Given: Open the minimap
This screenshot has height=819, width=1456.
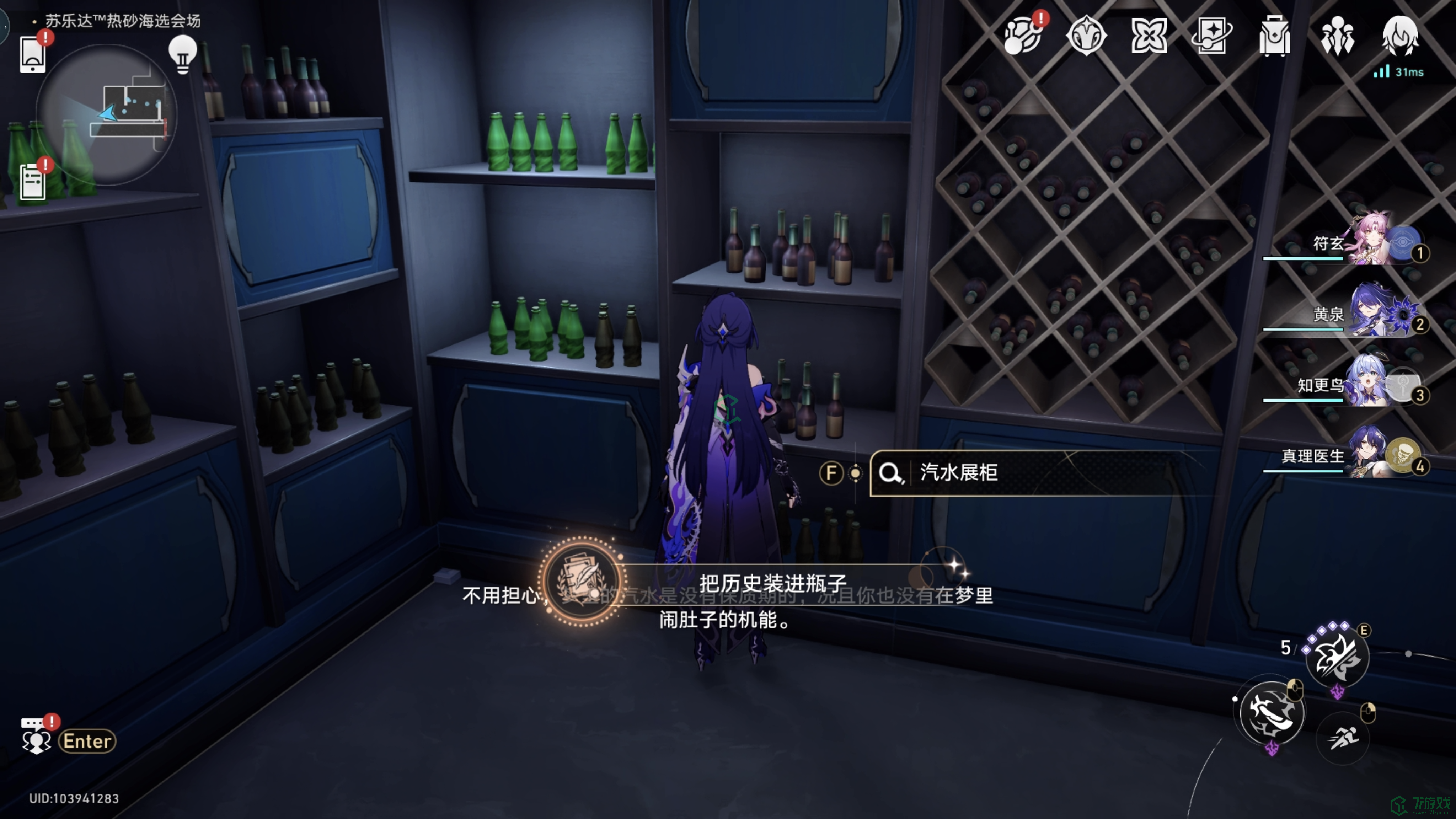Looking at the screenshot, I should (106, 115).
